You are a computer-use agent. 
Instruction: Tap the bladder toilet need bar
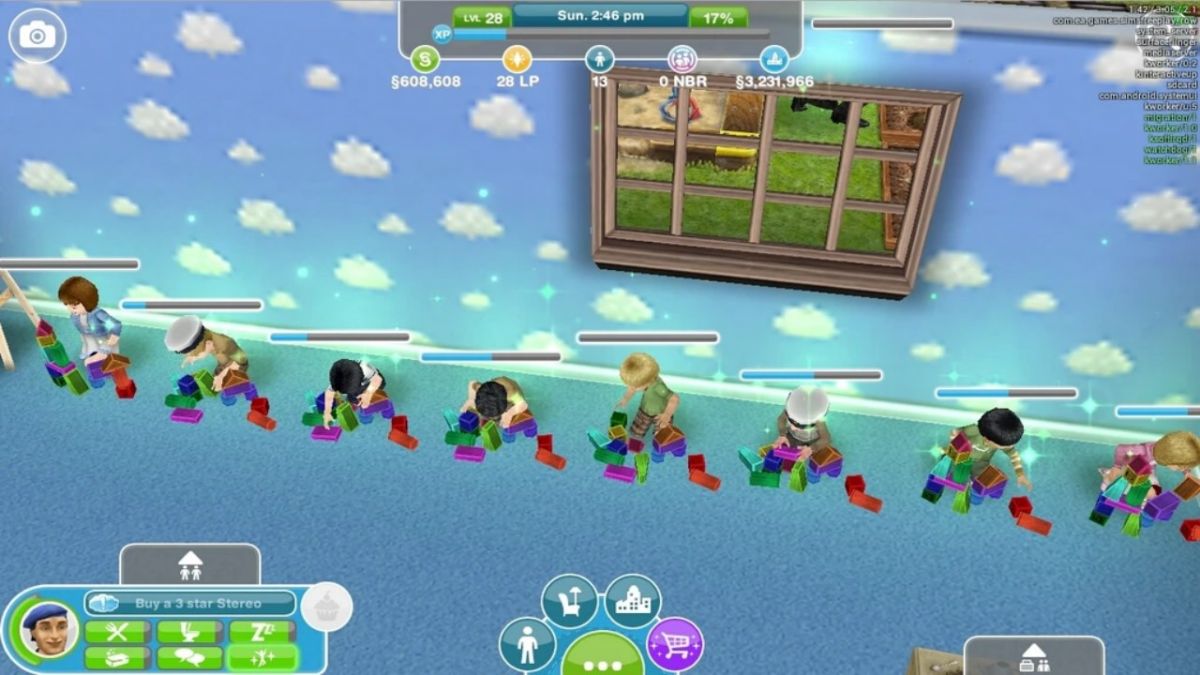[x=190, y=632]
